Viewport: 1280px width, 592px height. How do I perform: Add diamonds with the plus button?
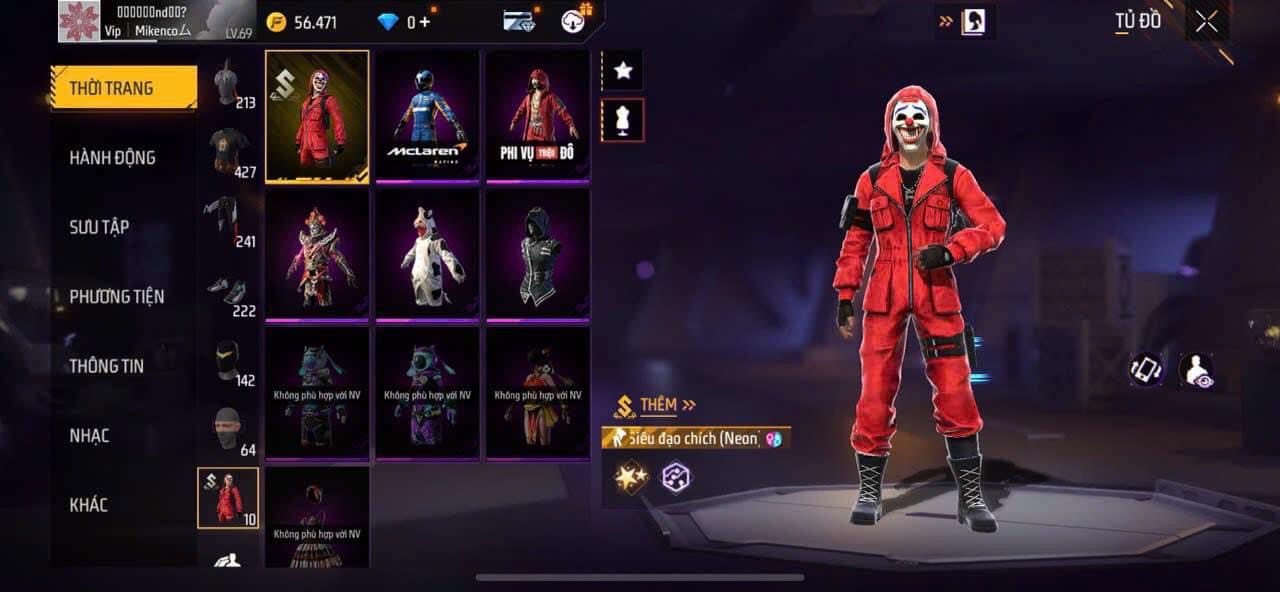pyautogui.click(x=425, y=22)
